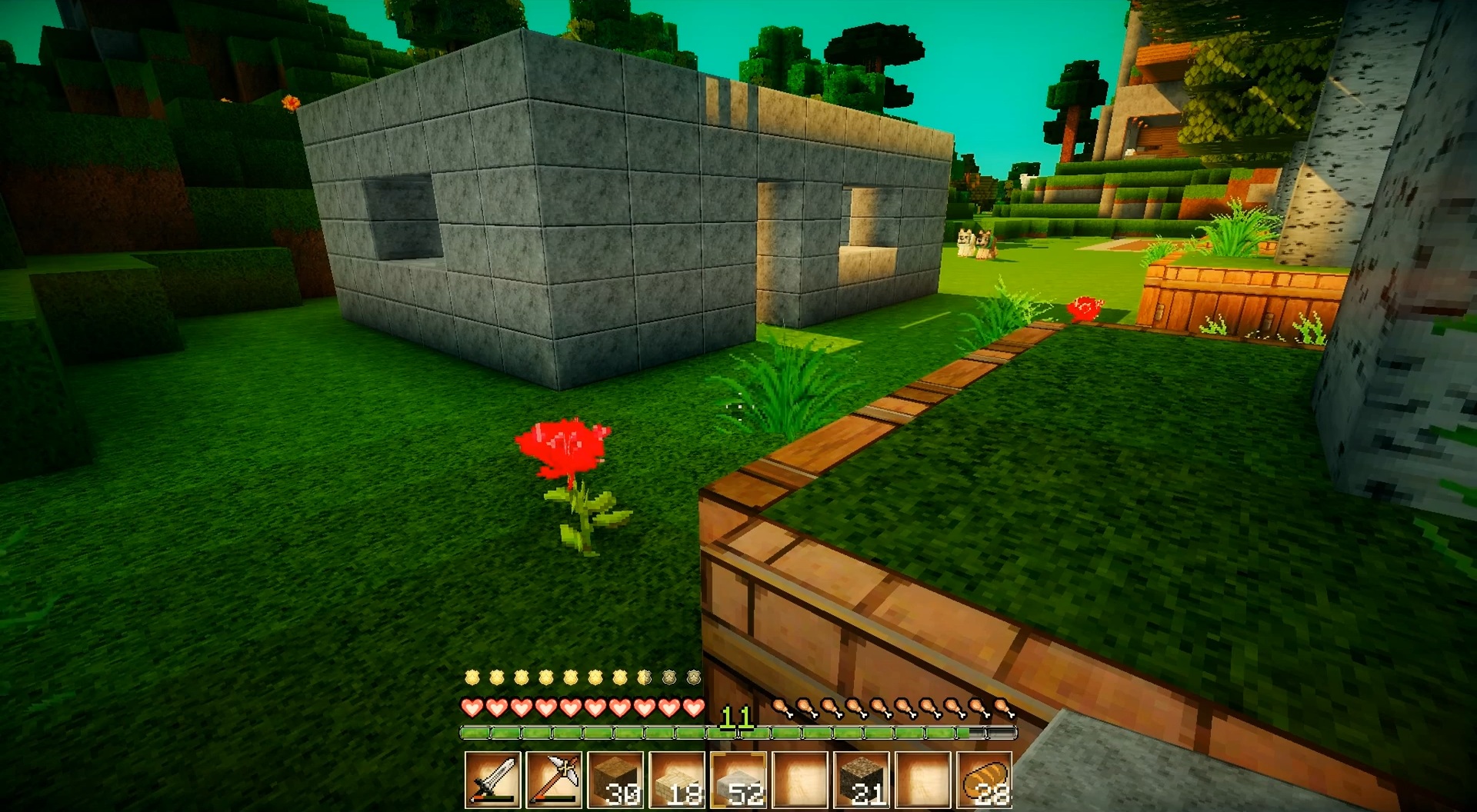The image size is (1477, 812).
Task: Select the sandstone slab stack of 18
Action: 678,780
